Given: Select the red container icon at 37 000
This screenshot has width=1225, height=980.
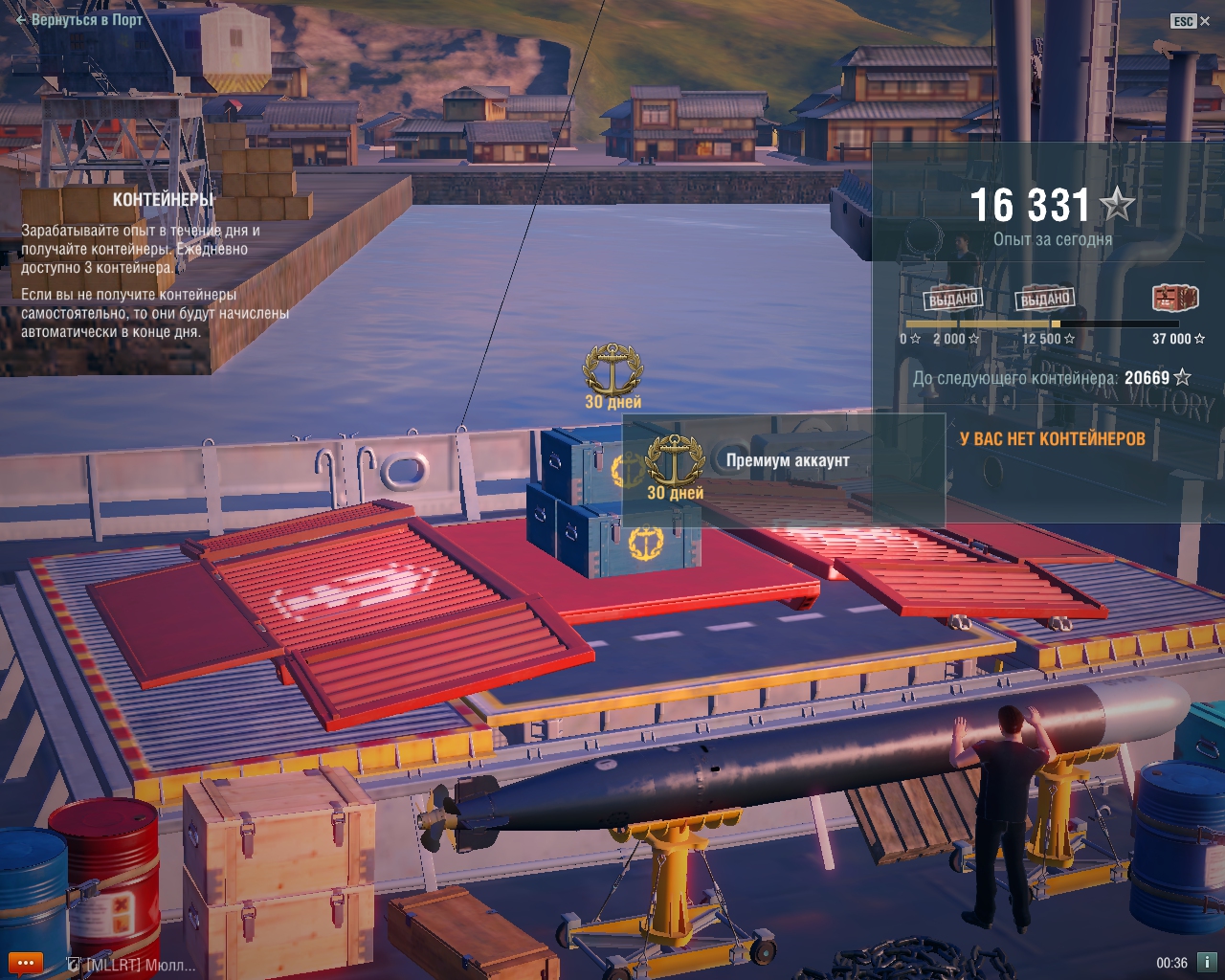Looking at the screenshot, I should point(1175,299).
